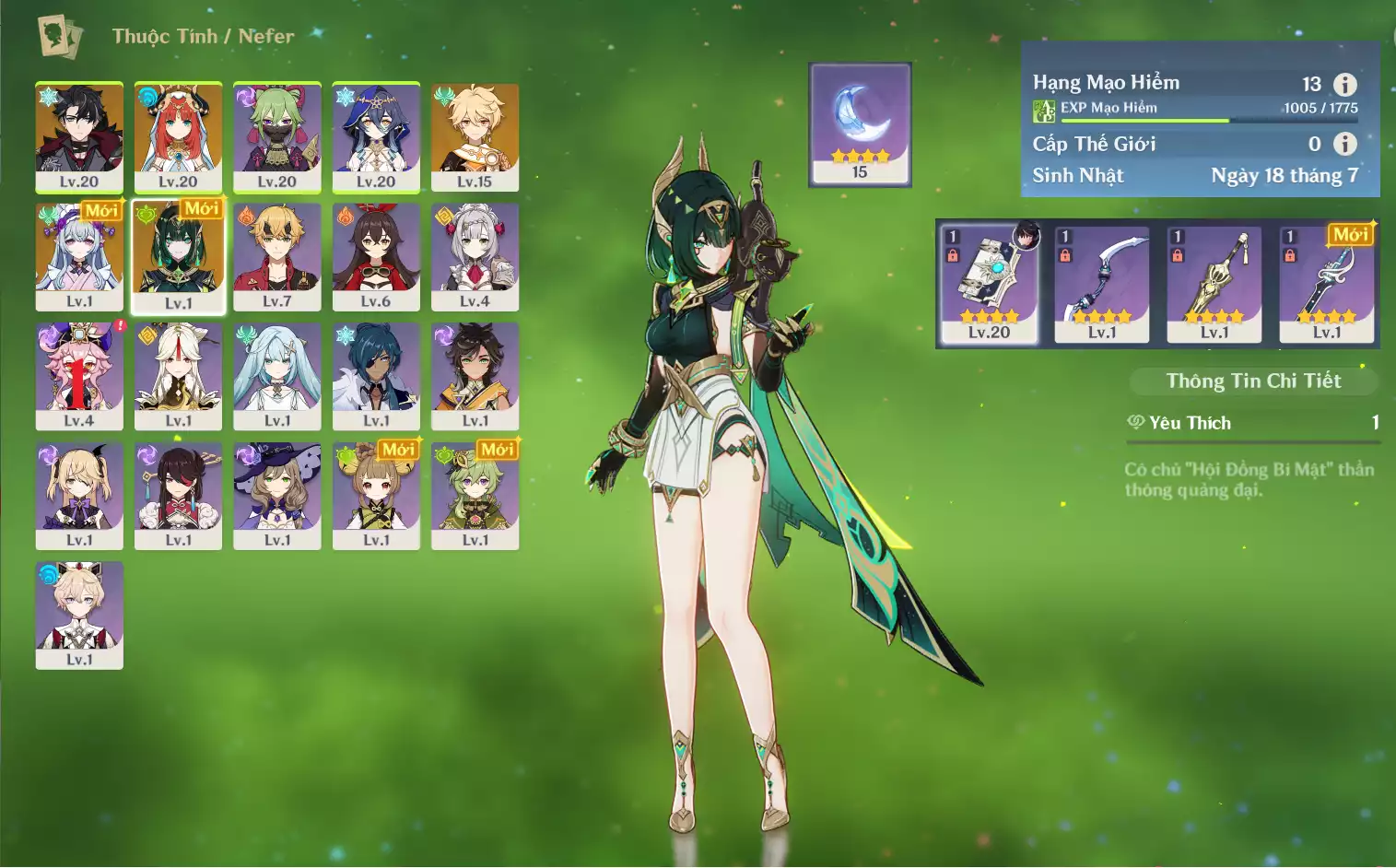1396x868 pixels.
Task: Choose red-haired Nilou's character card
Action: tap(178, 136)
